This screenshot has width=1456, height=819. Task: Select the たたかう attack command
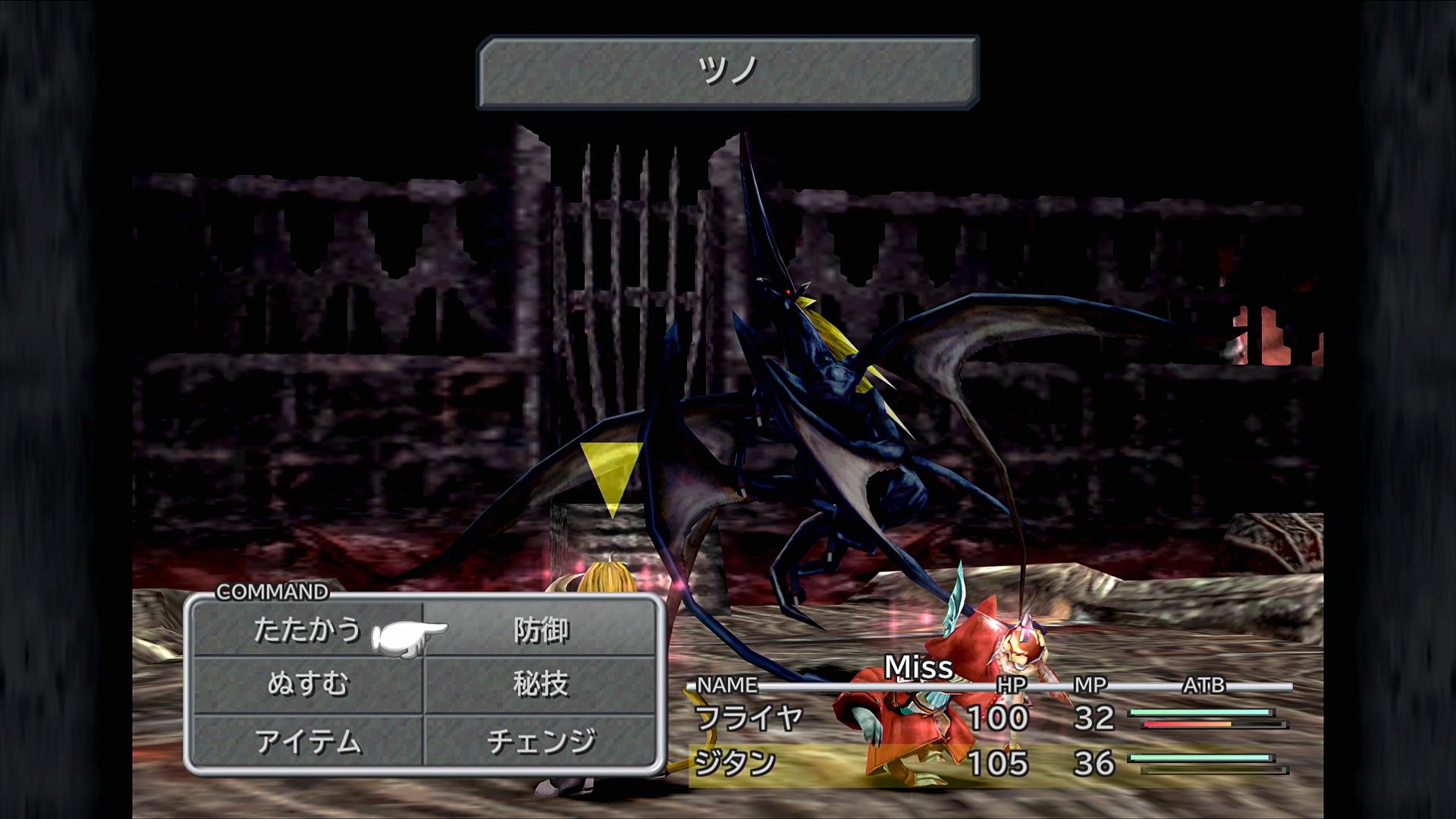[307, 630]
